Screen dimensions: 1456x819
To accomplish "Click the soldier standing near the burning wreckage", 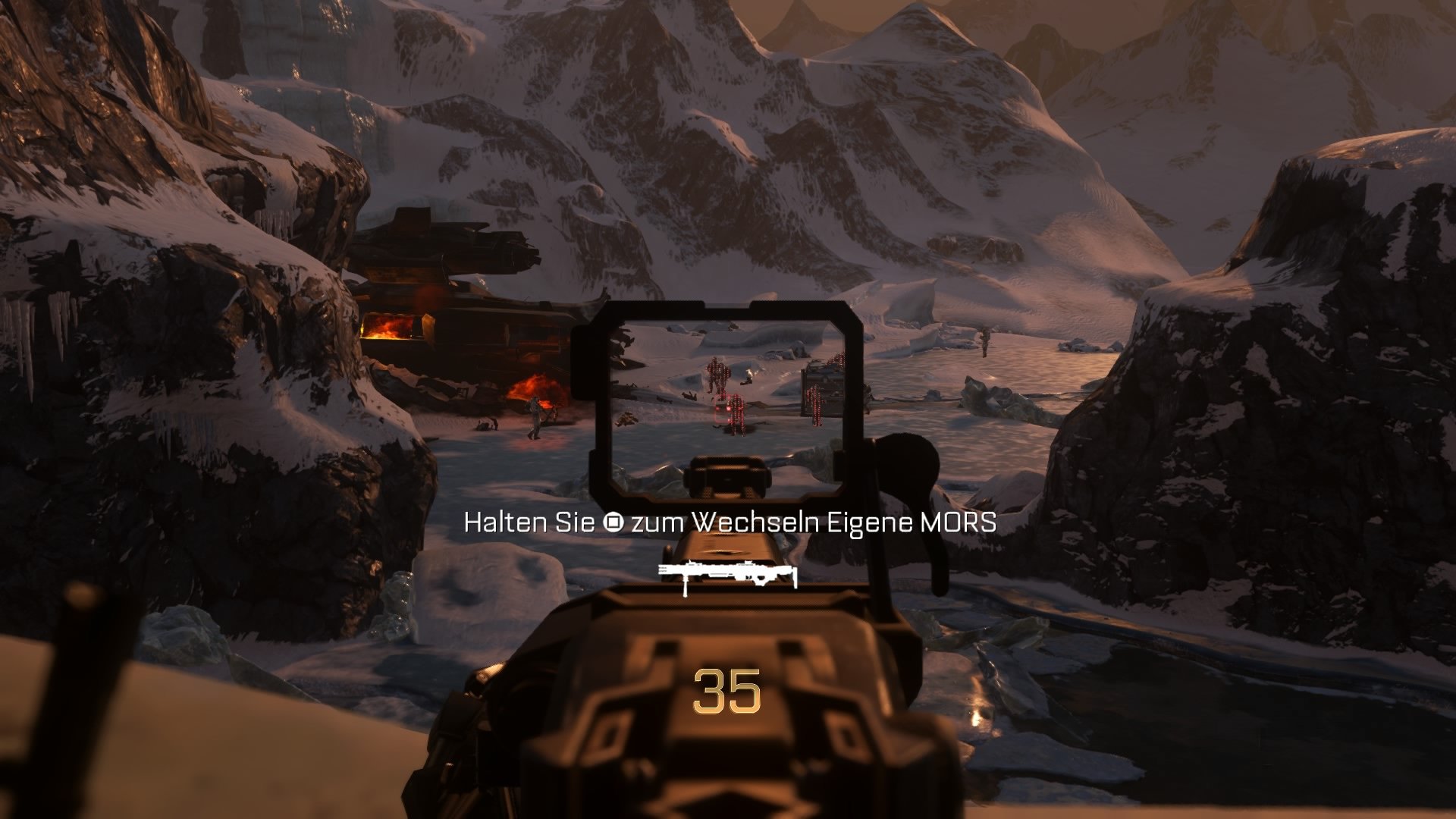I will pos(535,418).
